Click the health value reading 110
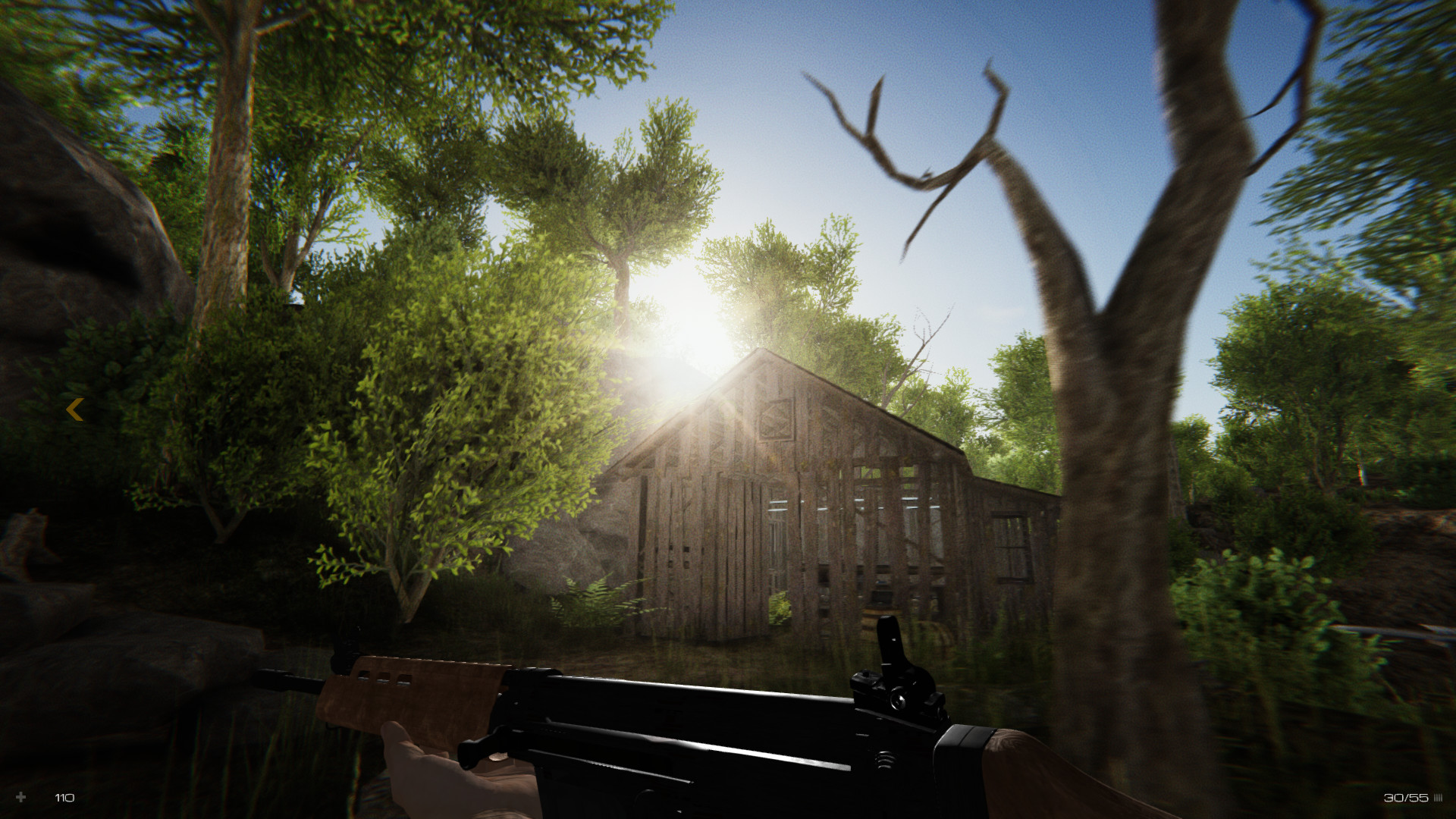 coord(64,797)
